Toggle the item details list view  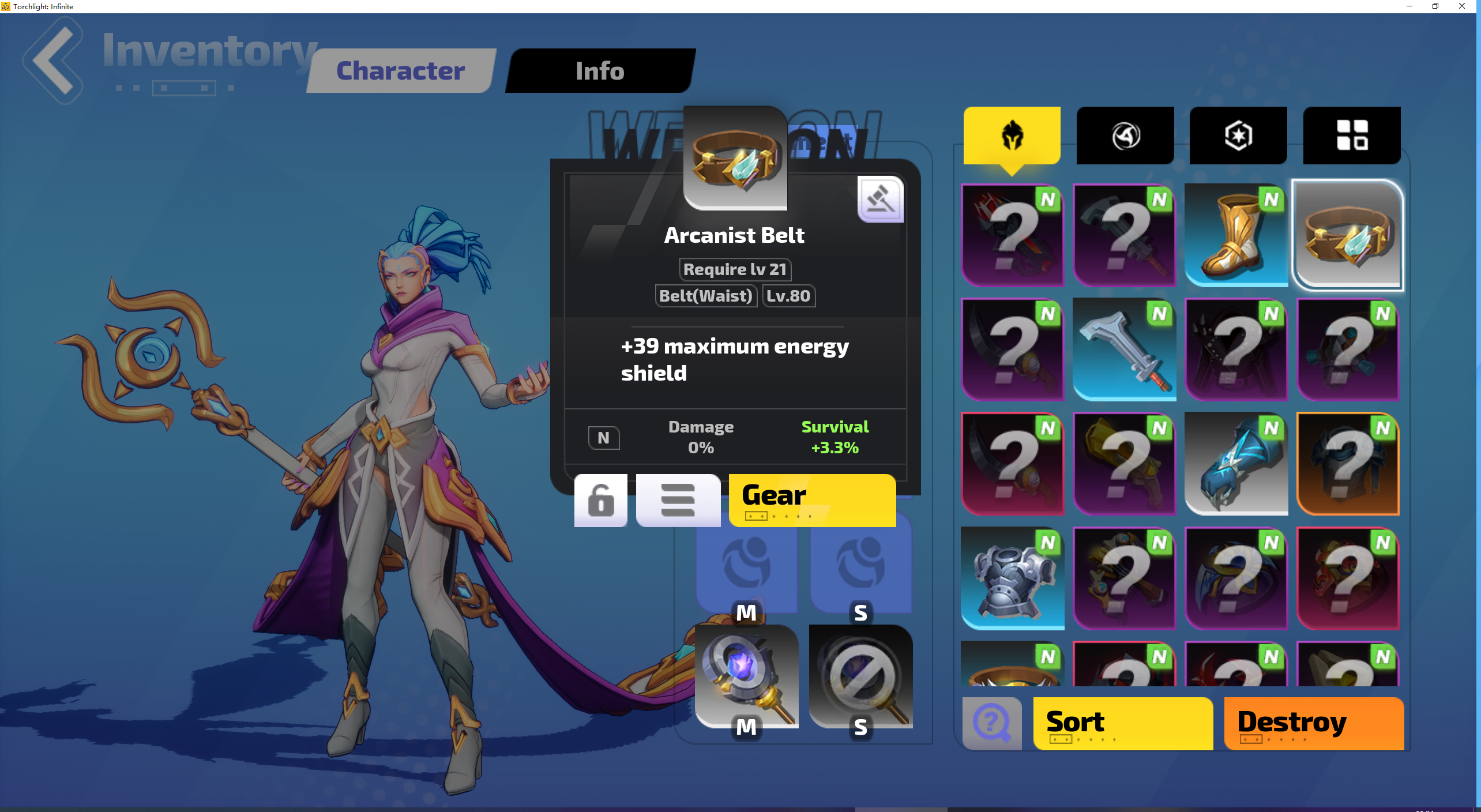click(678, 500)
